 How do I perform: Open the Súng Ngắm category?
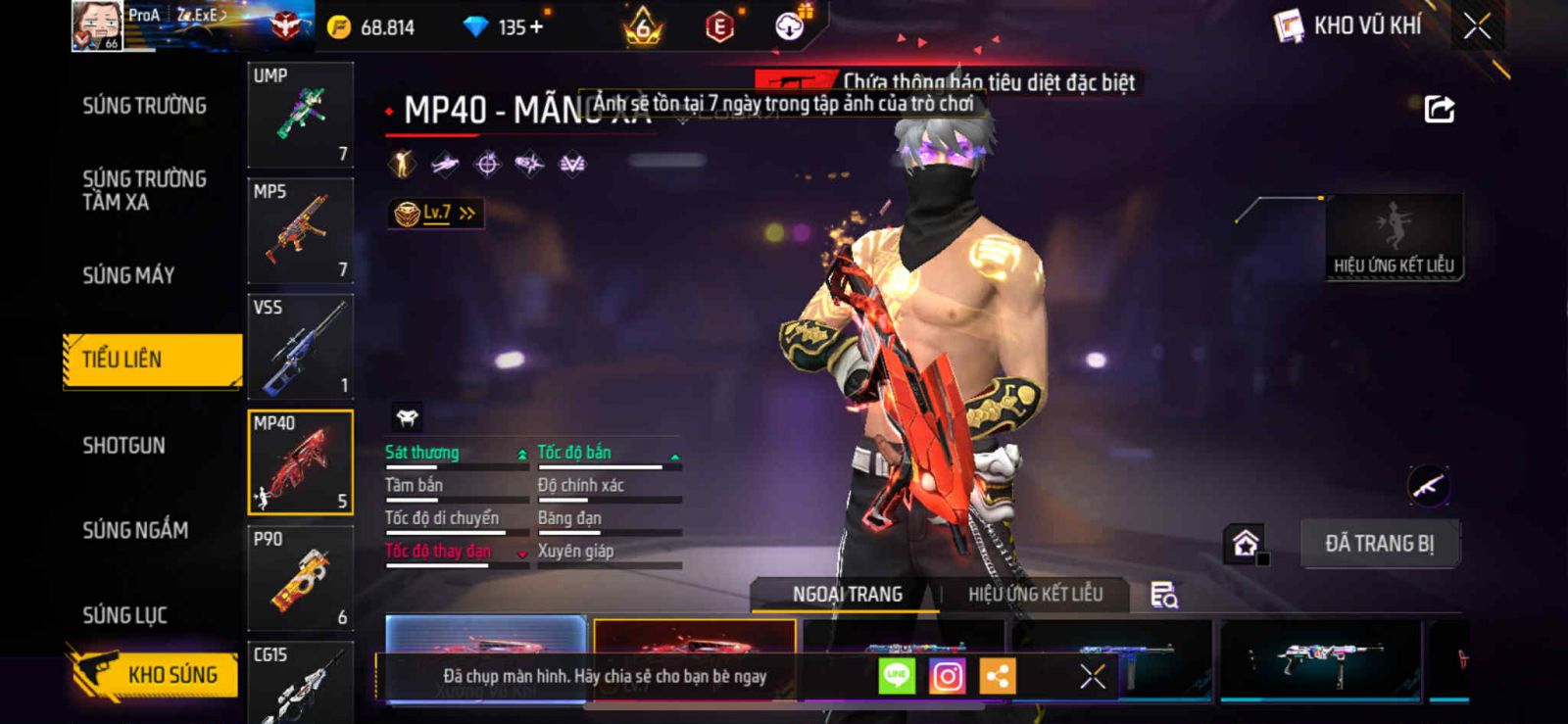pyautogui.click(x=135, y=530)
